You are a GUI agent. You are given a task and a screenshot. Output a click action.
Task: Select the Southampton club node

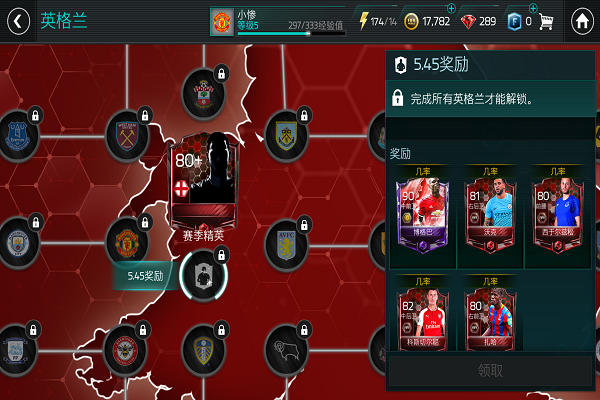tap(203, 92)
